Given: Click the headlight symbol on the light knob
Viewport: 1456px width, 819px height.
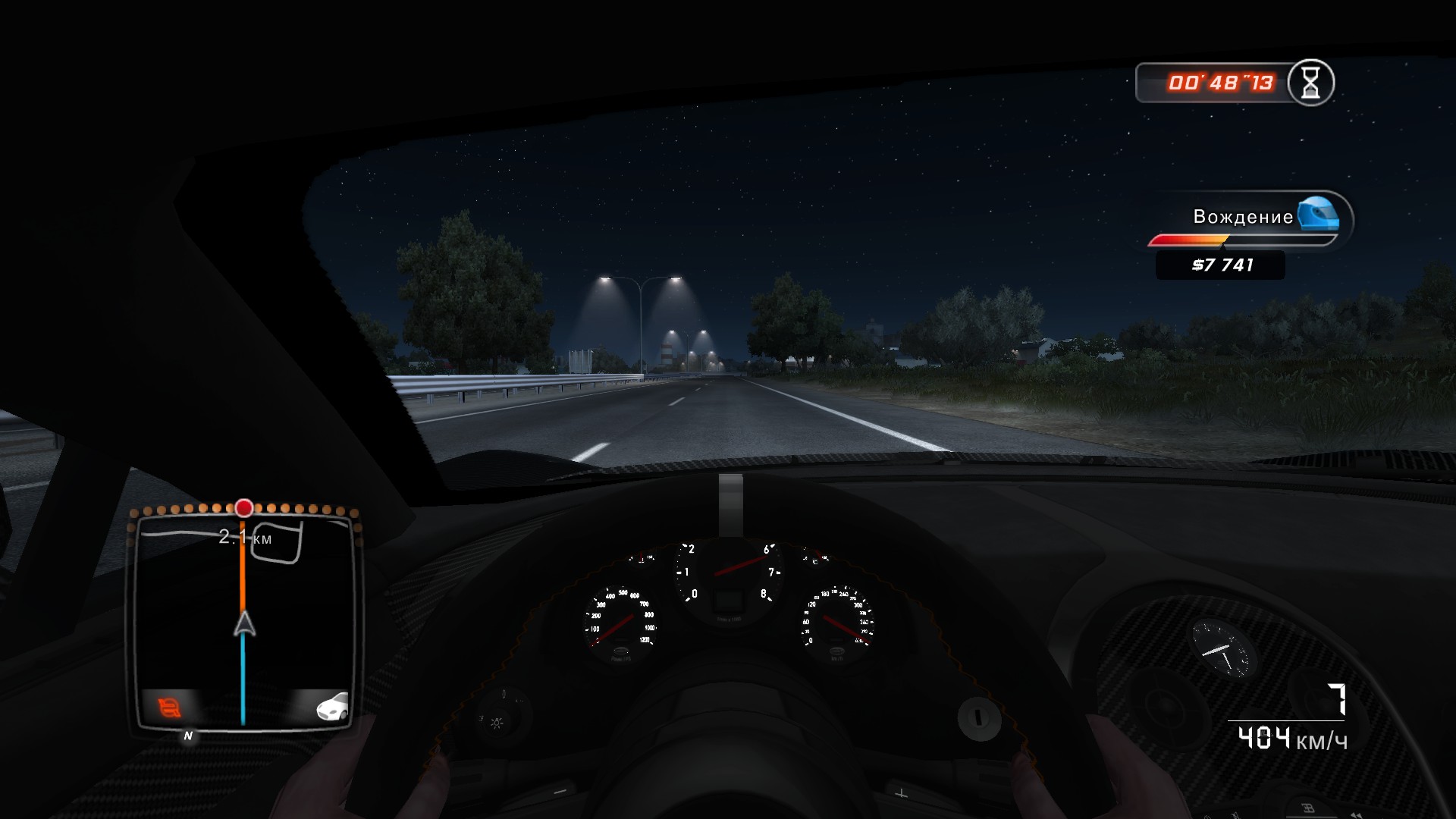Looking at the screenshot, I should point(497,723).
